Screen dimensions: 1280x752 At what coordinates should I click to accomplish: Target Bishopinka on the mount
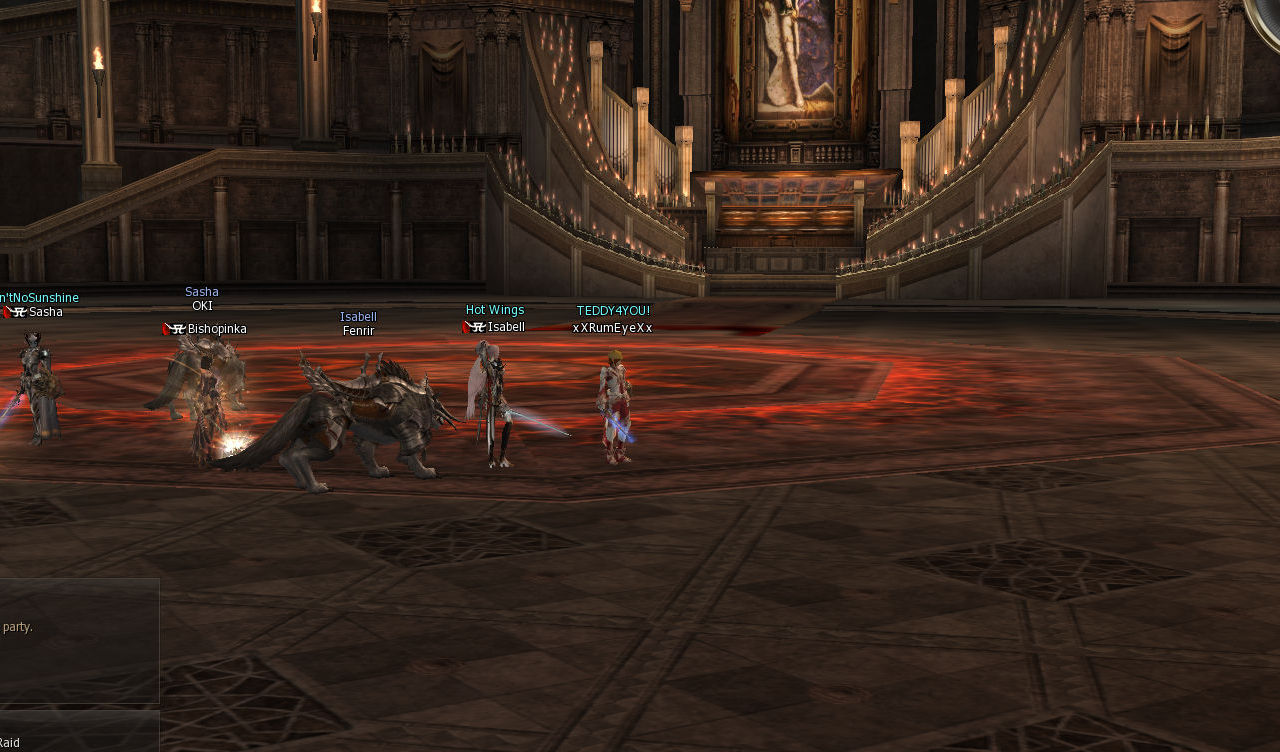click(x=205, y=390)
